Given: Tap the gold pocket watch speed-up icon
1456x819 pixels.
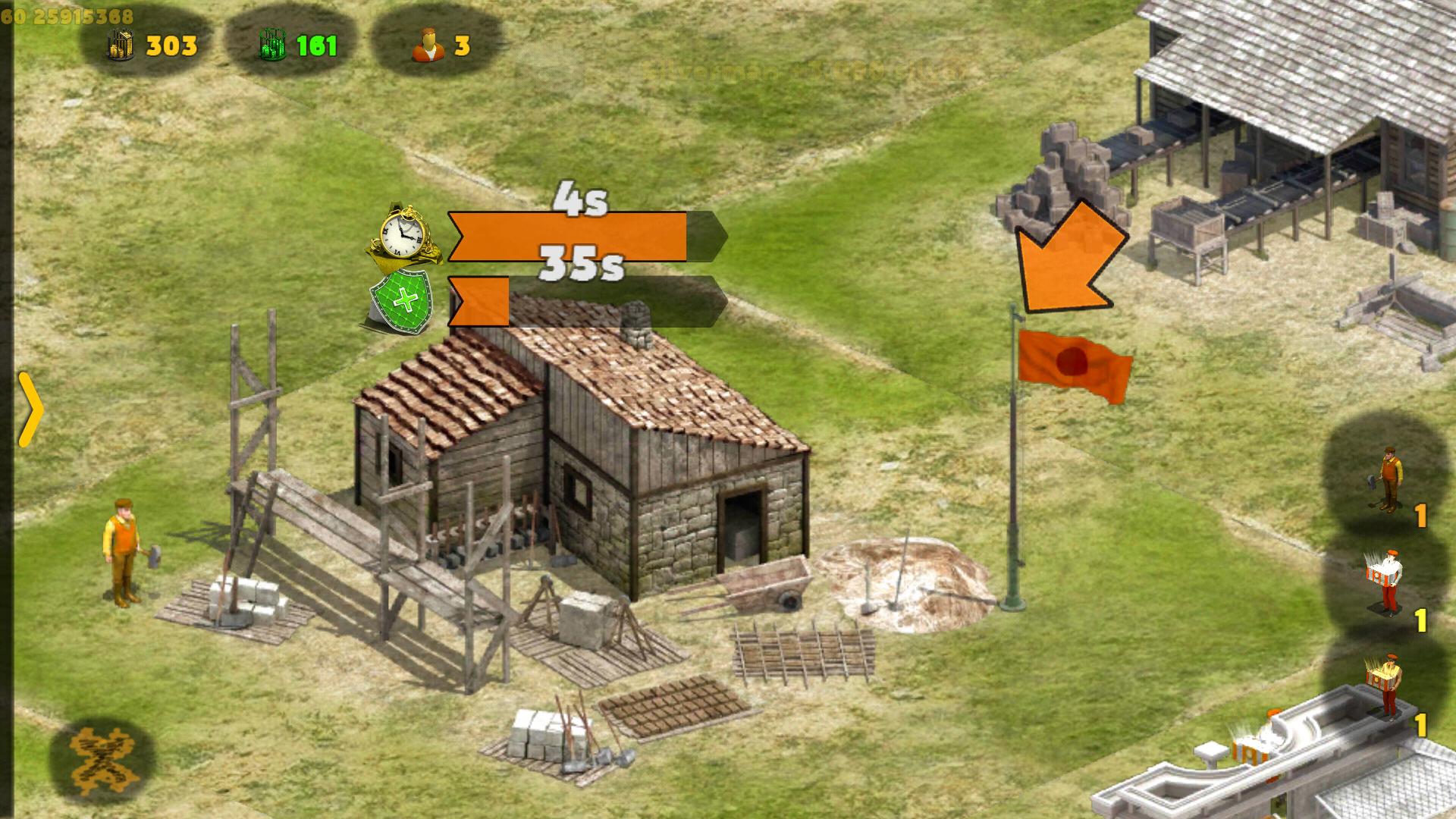Looking at the screenshot, I should click(x=403, y=234).
